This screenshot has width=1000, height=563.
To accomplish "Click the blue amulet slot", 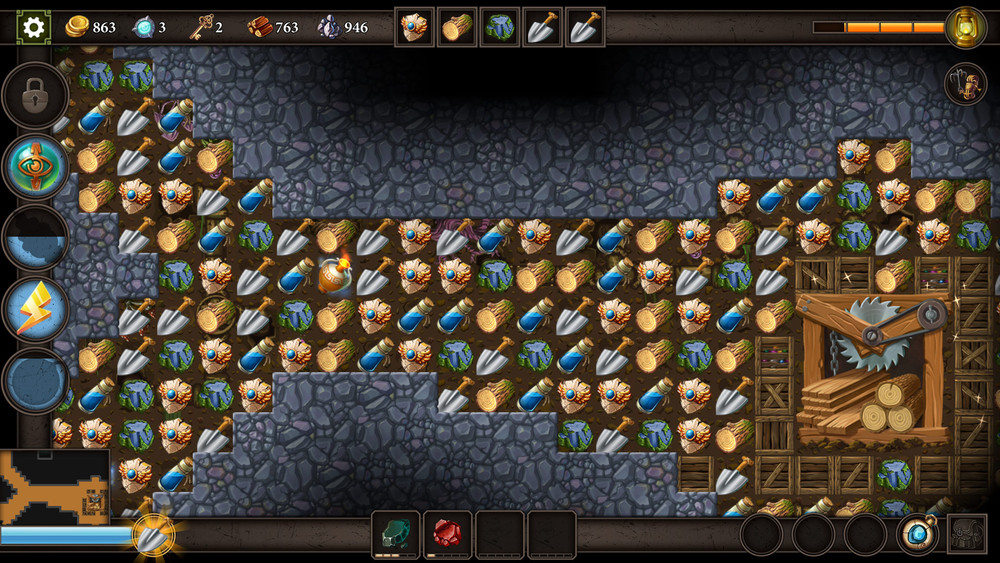I will (x=917, y=534).
